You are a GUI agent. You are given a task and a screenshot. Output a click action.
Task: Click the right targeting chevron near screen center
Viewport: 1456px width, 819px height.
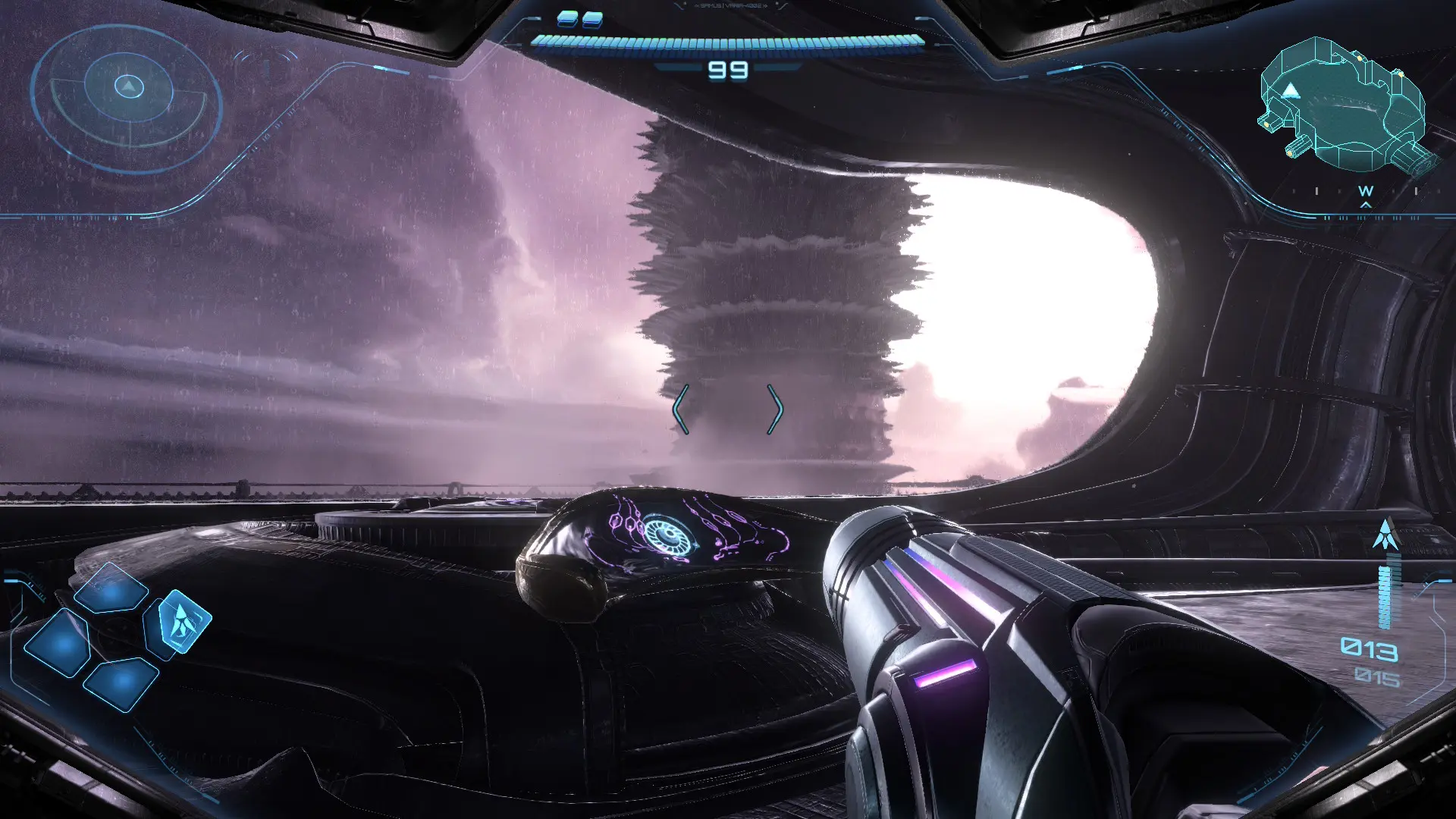(x=777, y=407)
